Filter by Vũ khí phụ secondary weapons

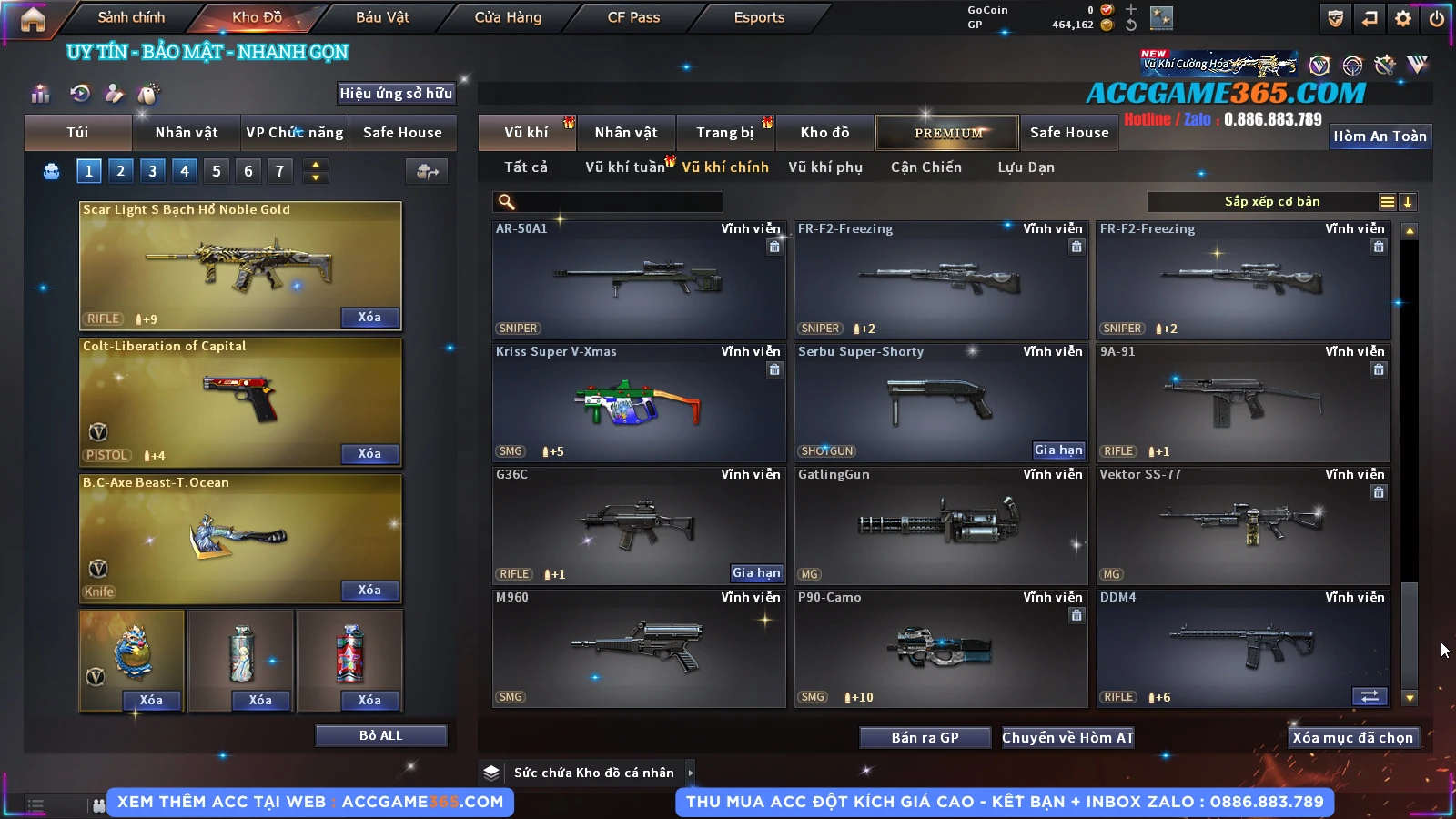825,167
